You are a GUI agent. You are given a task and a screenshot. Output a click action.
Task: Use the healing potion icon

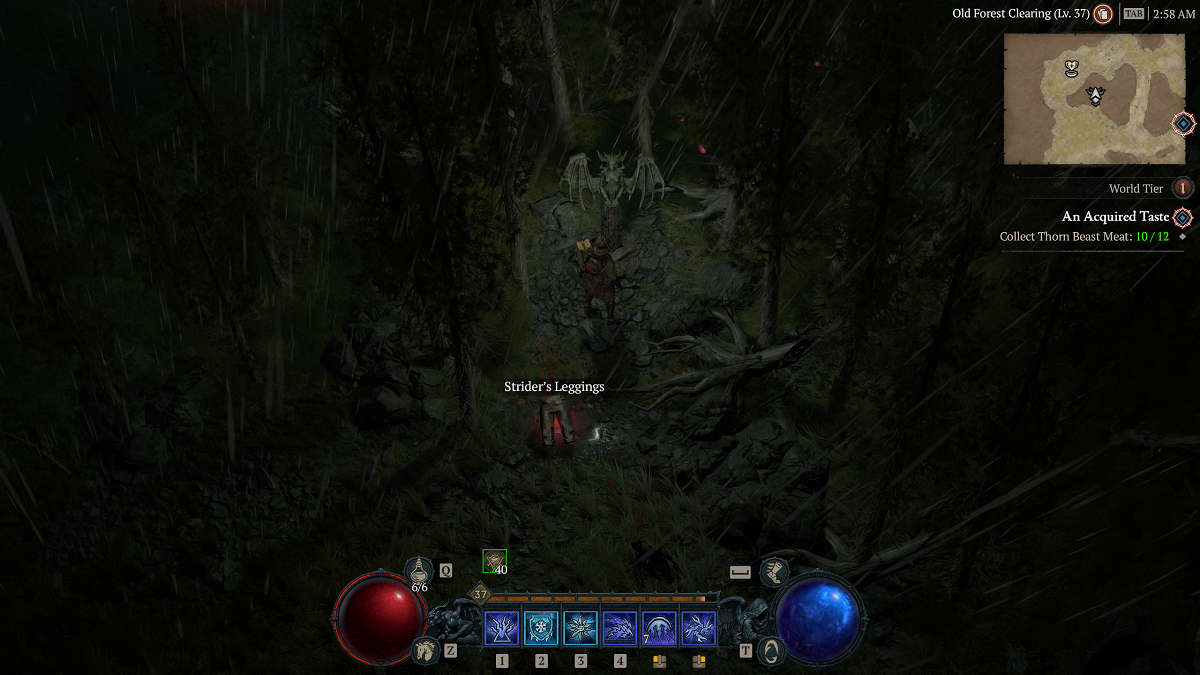pos(419,572)
